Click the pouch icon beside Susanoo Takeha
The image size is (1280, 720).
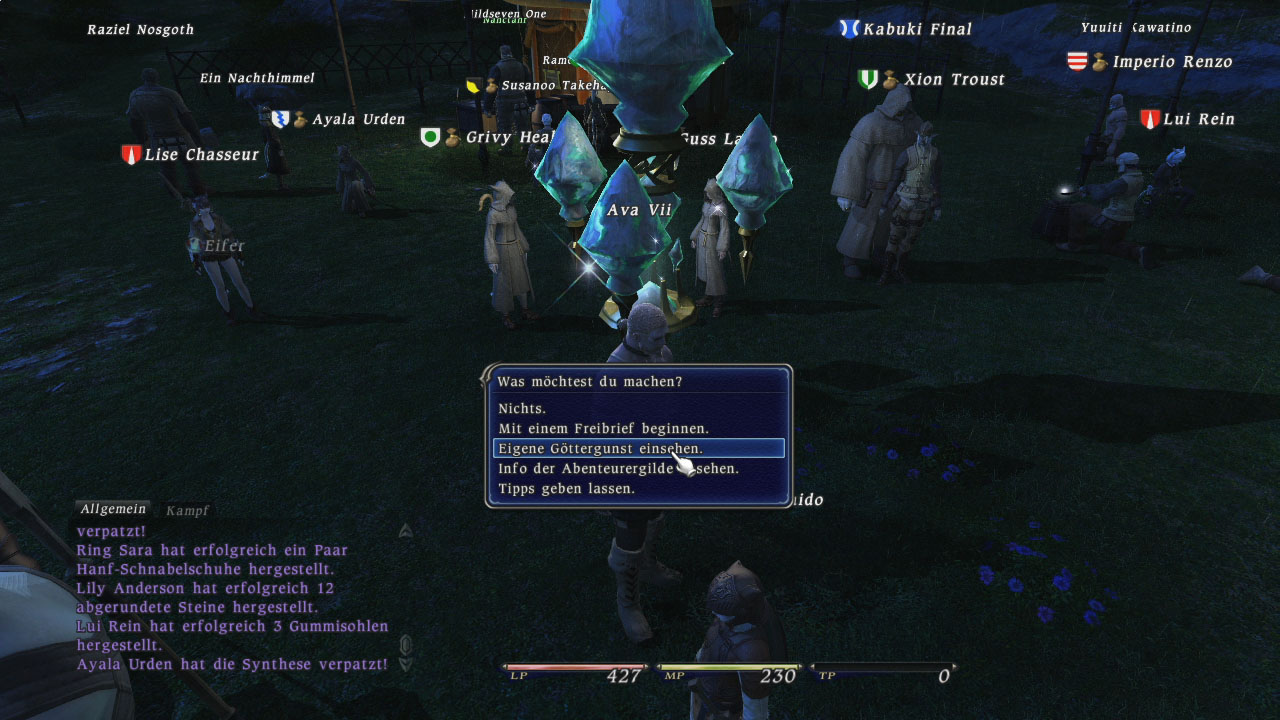pos(492,87)
